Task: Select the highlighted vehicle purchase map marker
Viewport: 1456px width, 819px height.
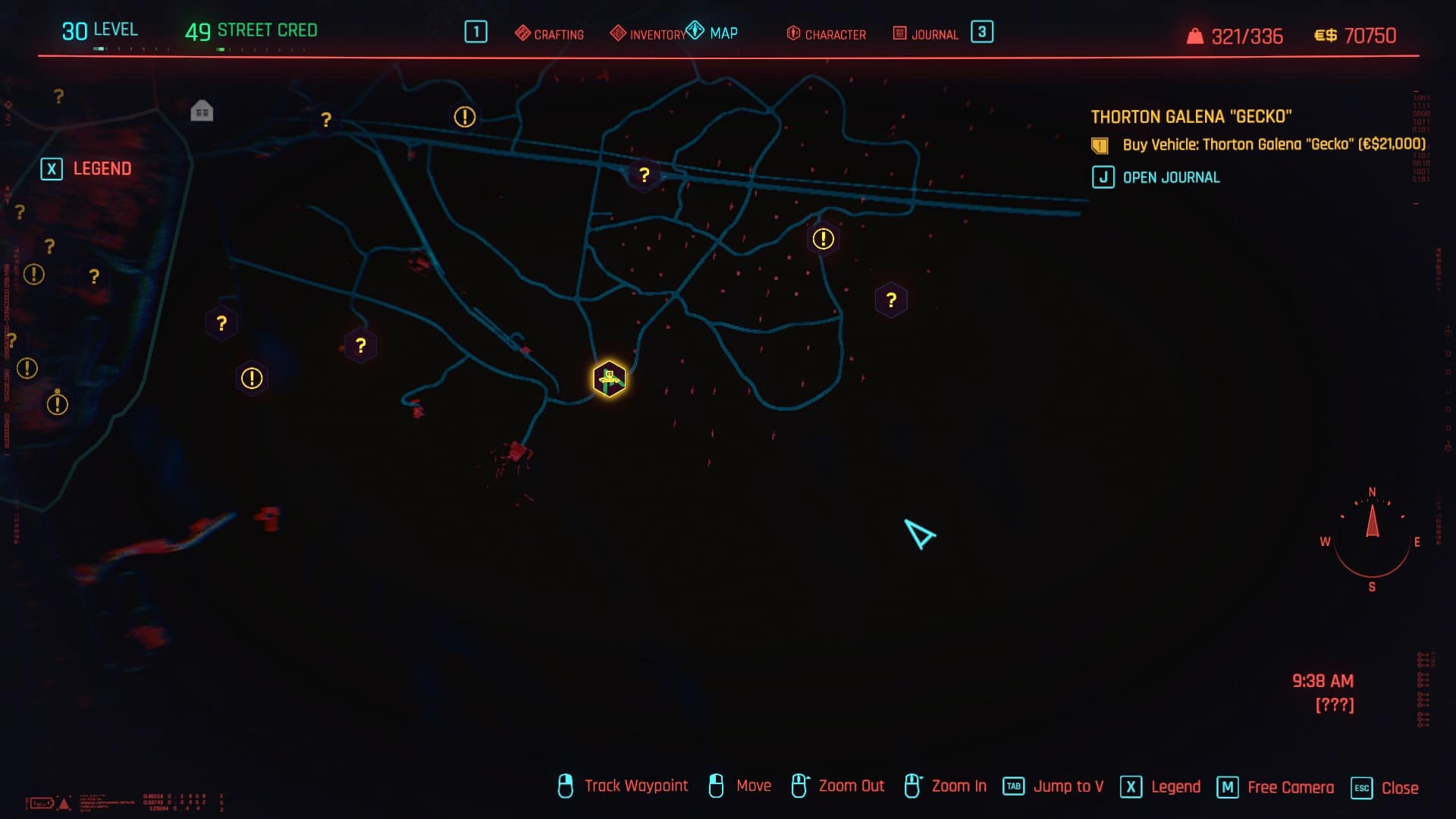Action: 609,379
